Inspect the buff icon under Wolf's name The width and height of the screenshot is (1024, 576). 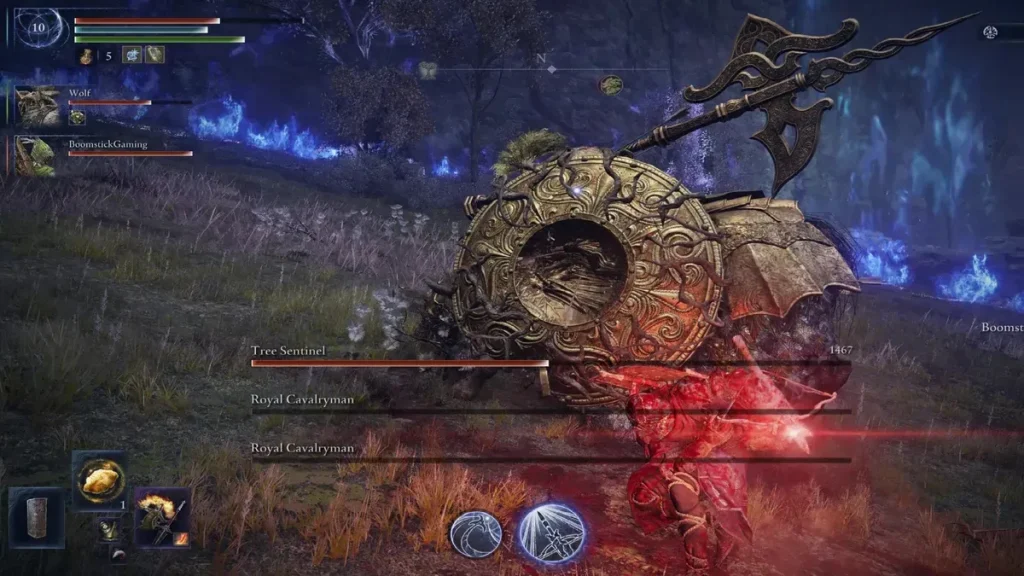[77, 117]
